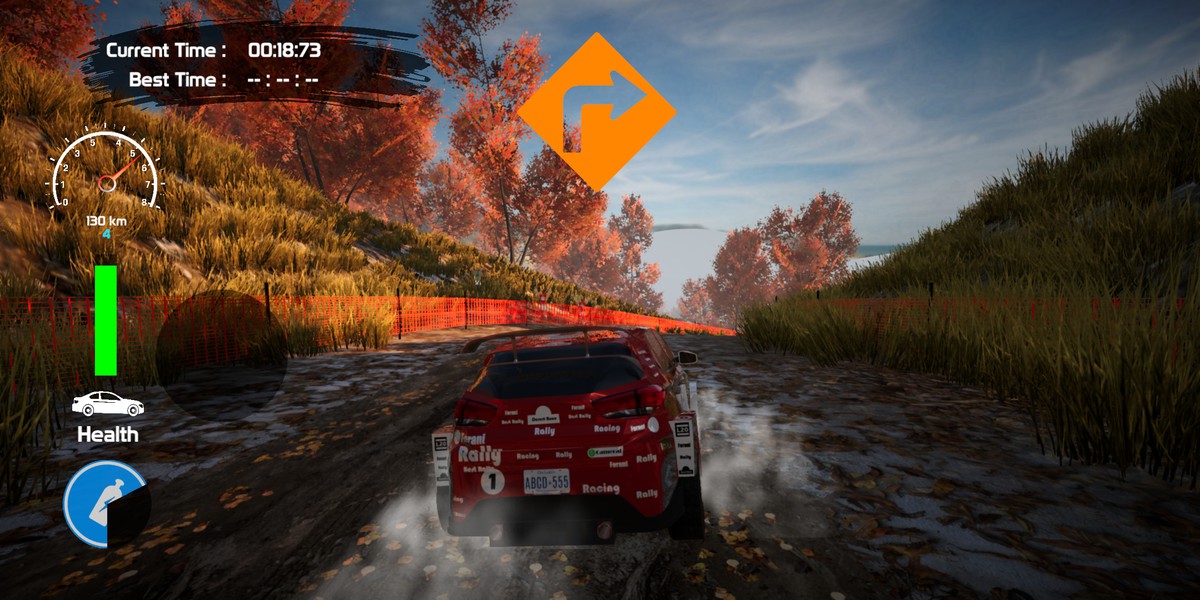Tap the dark circular steering joystick
1200x600 pixels.
tap(221, 355)
